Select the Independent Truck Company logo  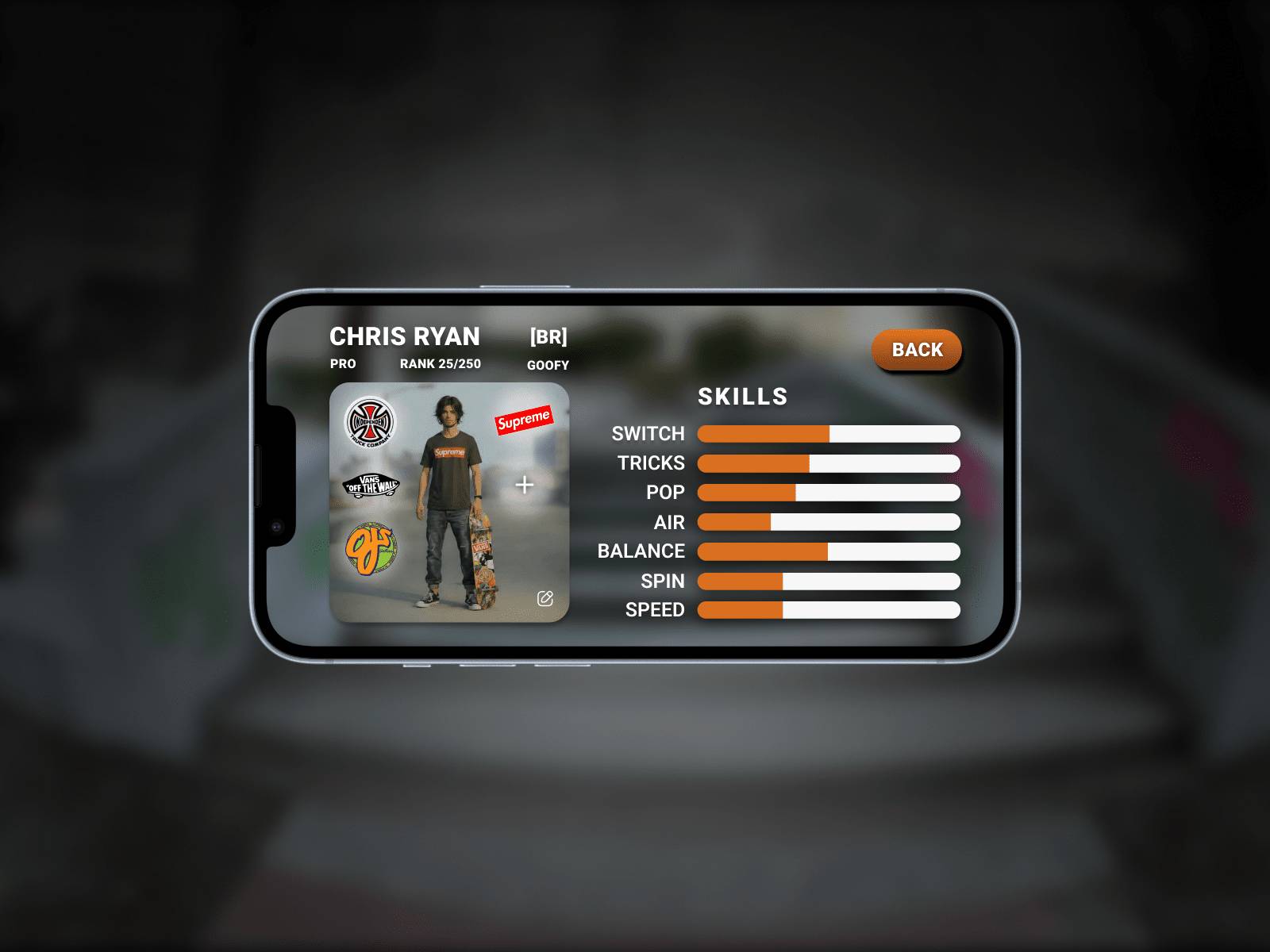click(370, 421)
